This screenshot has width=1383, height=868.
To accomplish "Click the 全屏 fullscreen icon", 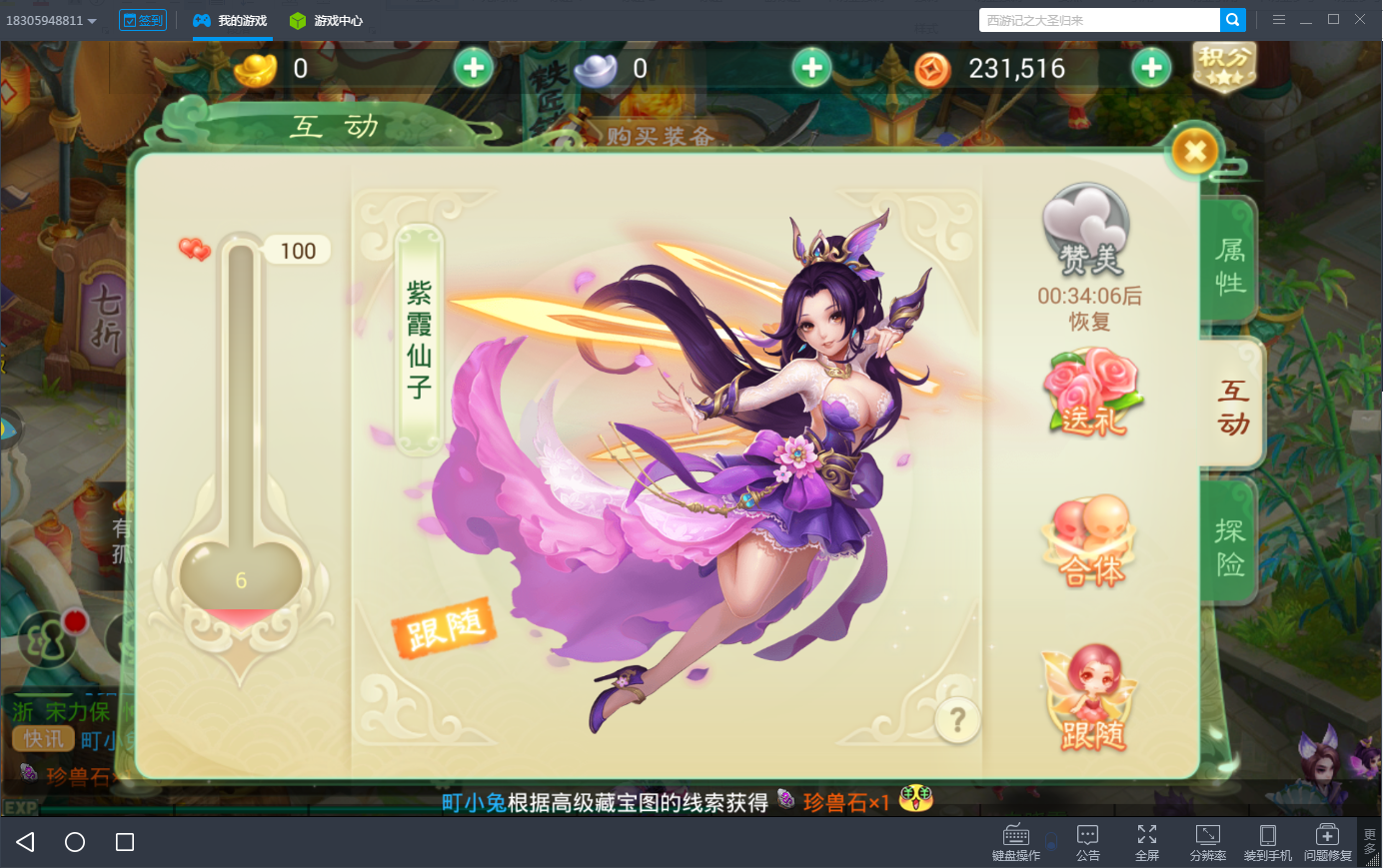I will tap(1147, 839).
